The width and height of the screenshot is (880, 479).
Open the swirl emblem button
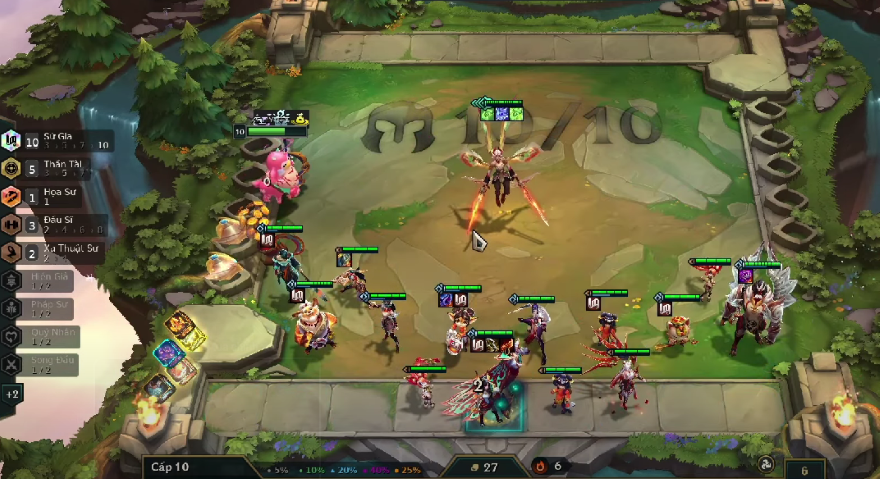click(767, 467)
